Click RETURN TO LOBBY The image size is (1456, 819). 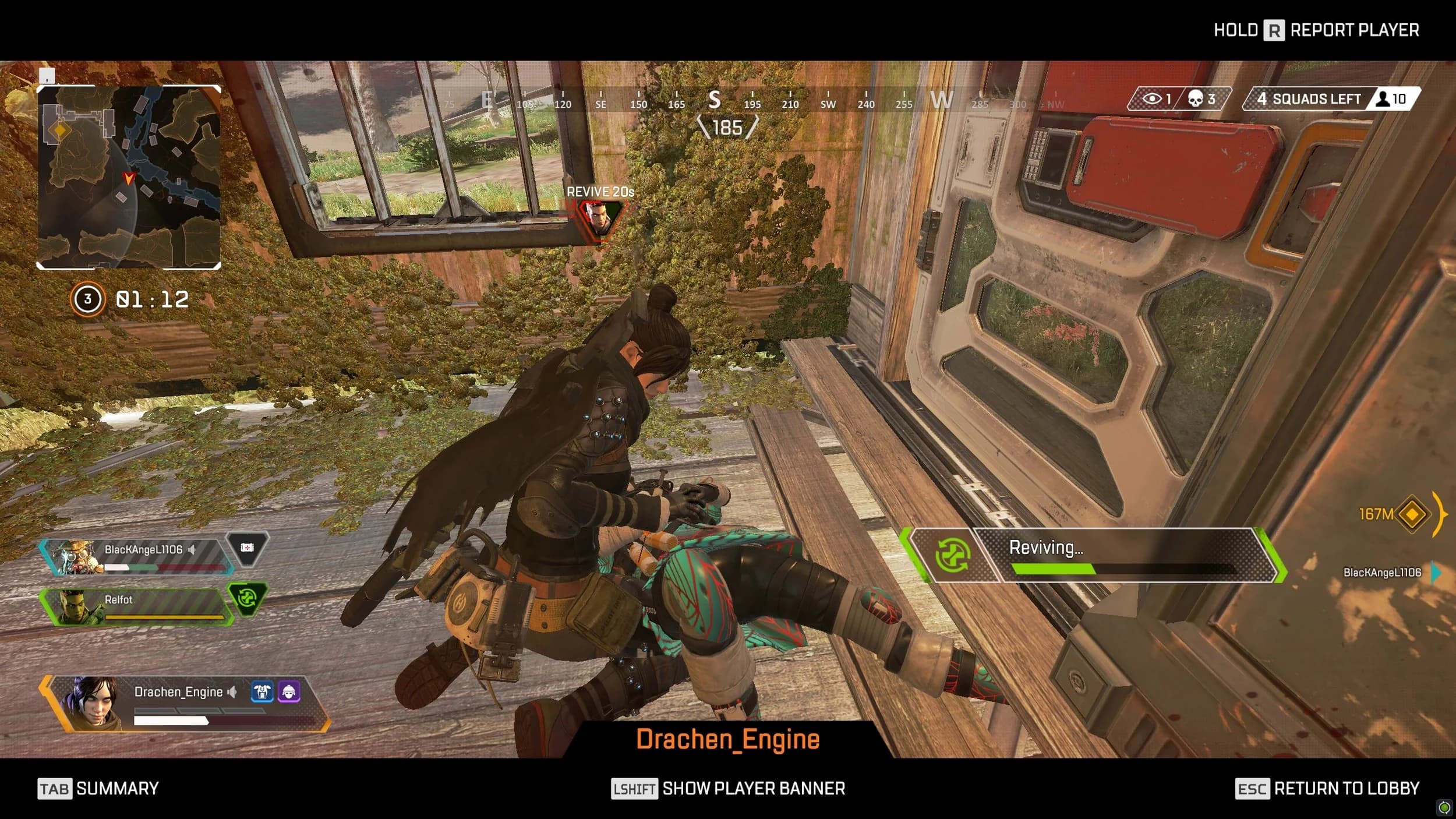click(1345, 788)
